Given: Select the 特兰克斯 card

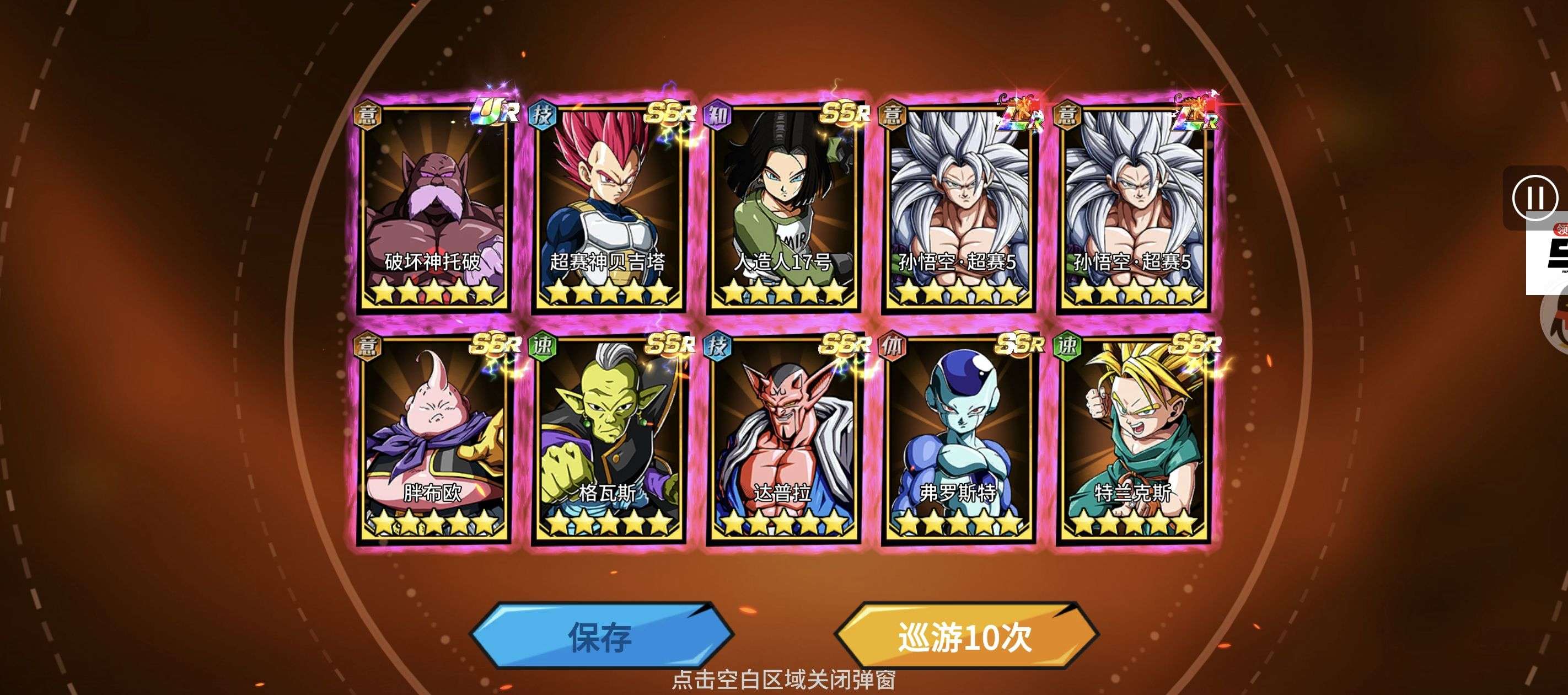Looking at the screenshot, I should 1133,439.
